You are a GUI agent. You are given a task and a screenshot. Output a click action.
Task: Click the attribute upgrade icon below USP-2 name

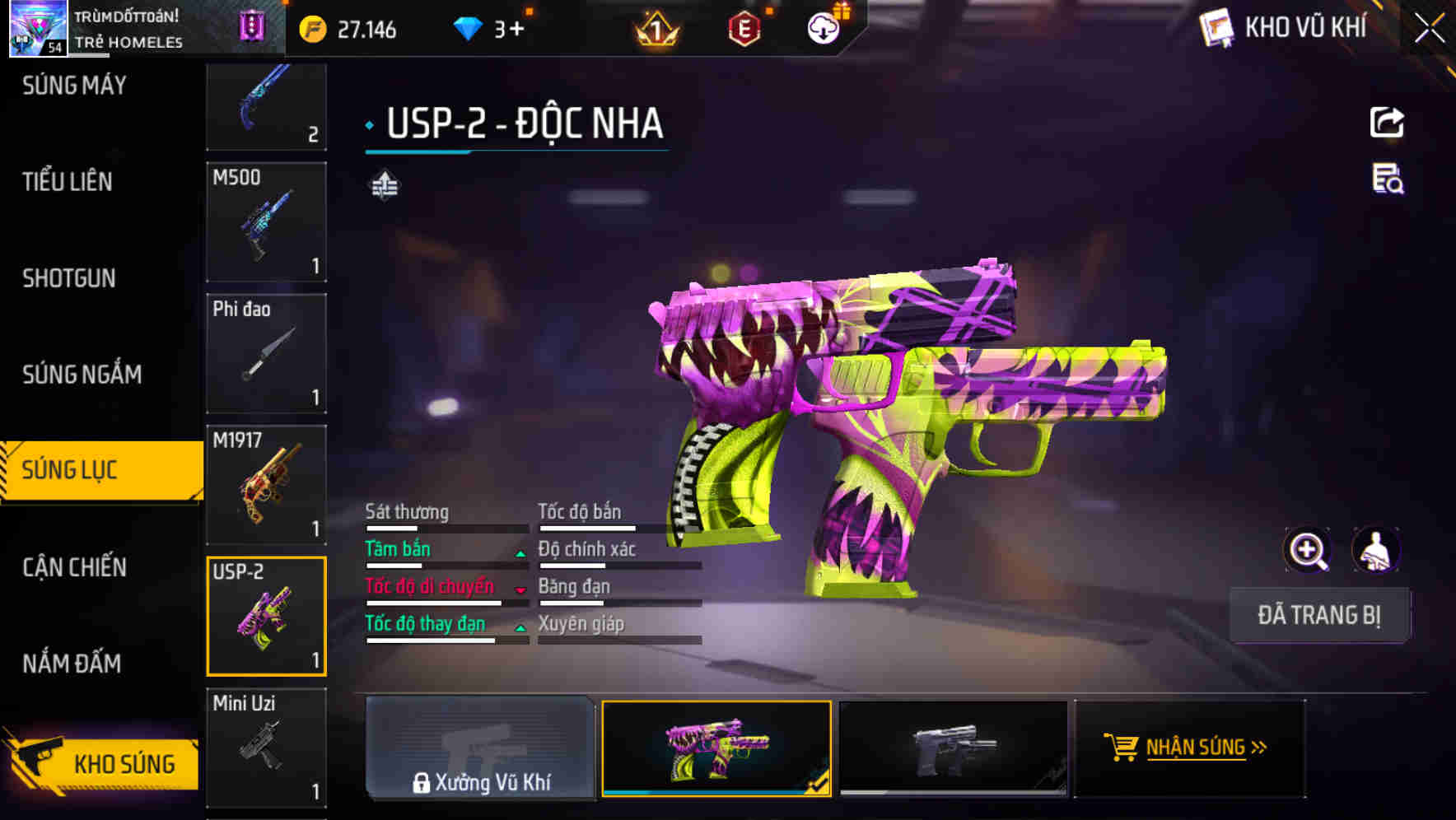point(385,186)
